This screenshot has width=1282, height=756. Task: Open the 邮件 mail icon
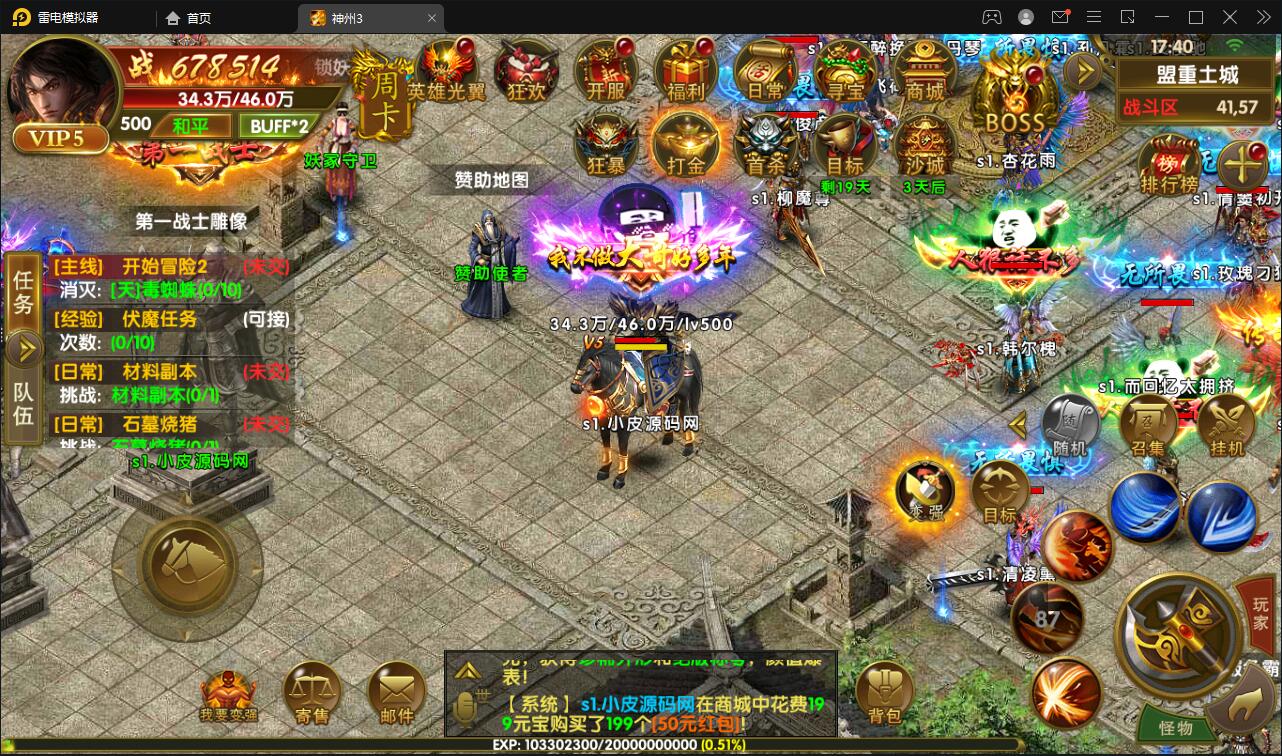pyautogui.click(x=396, y=692)
